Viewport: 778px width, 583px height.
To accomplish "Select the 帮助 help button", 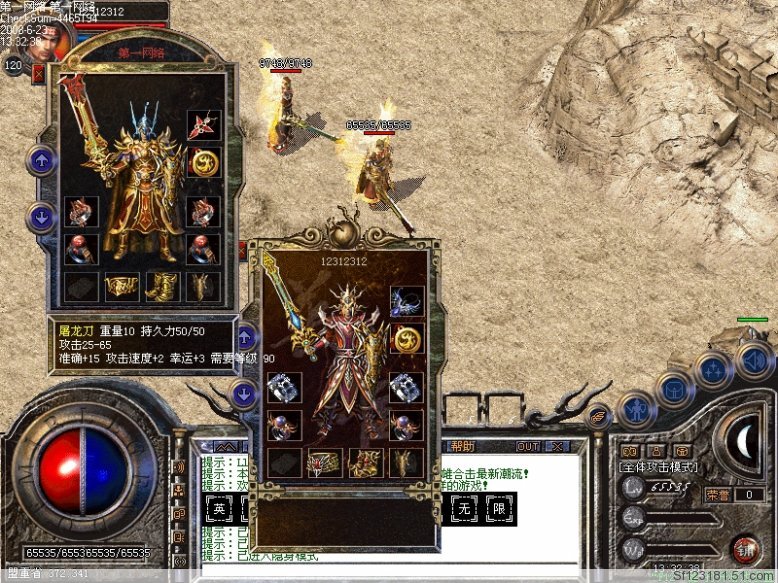I will 464,446.
